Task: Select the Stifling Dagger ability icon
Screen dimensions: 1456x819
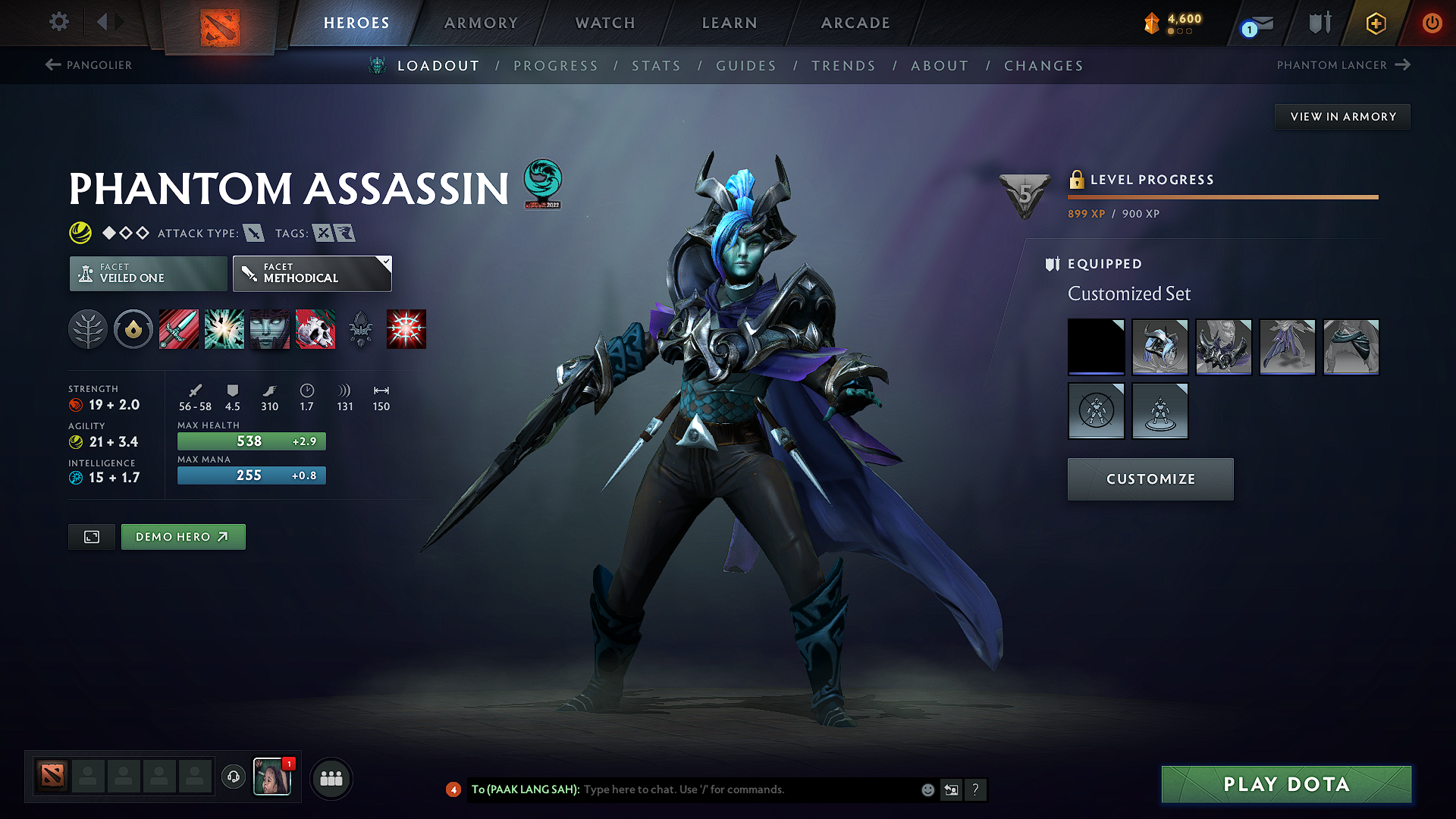Action: [x=178, y=329]
